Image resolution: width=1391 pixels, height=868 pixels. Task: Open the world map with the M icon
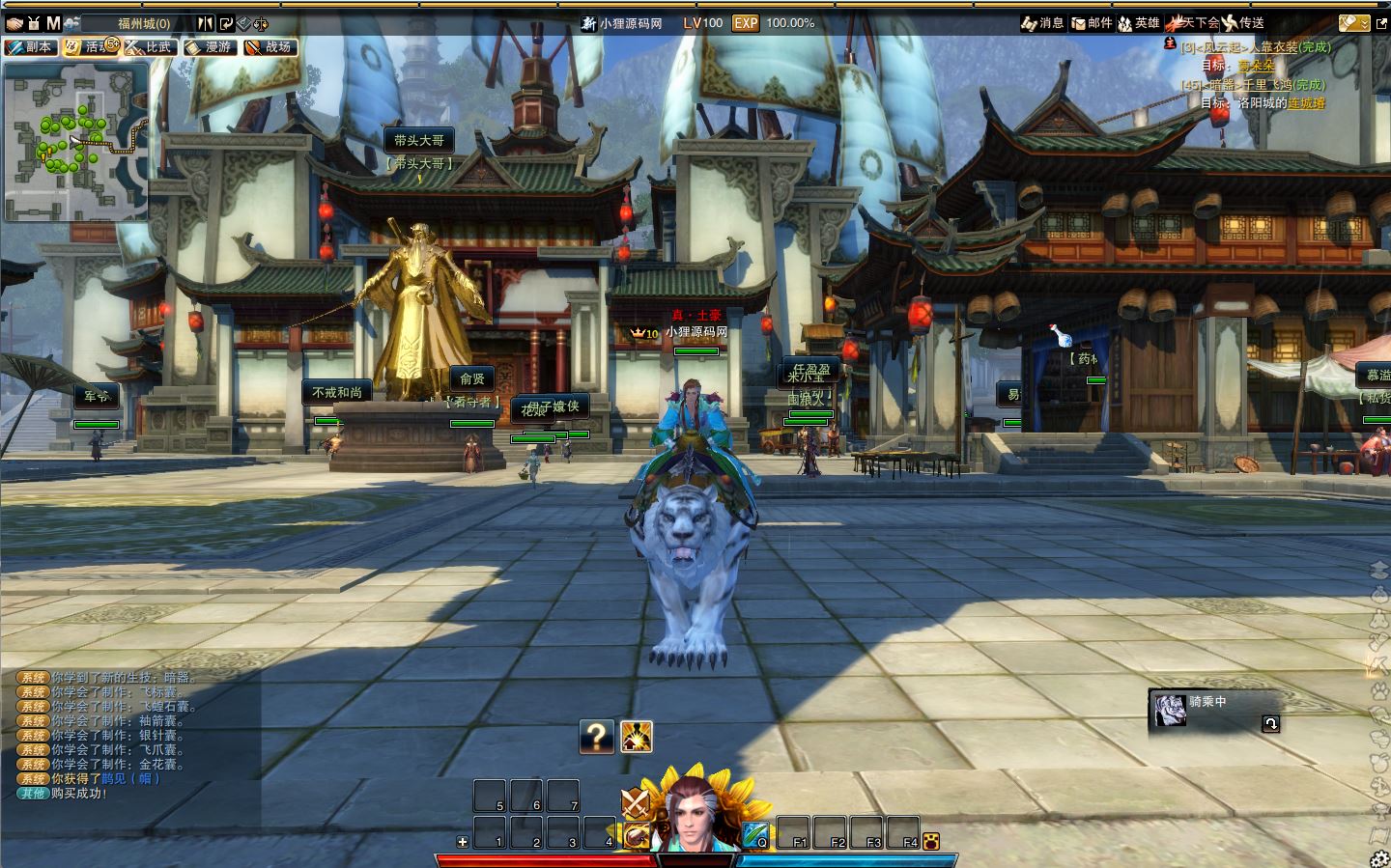pos(53,23)
